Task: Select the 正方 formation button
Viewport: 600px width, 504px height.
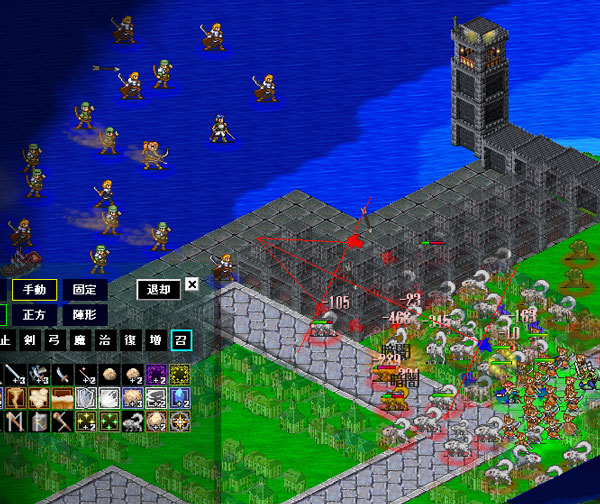Action: (x=35, y=314)
